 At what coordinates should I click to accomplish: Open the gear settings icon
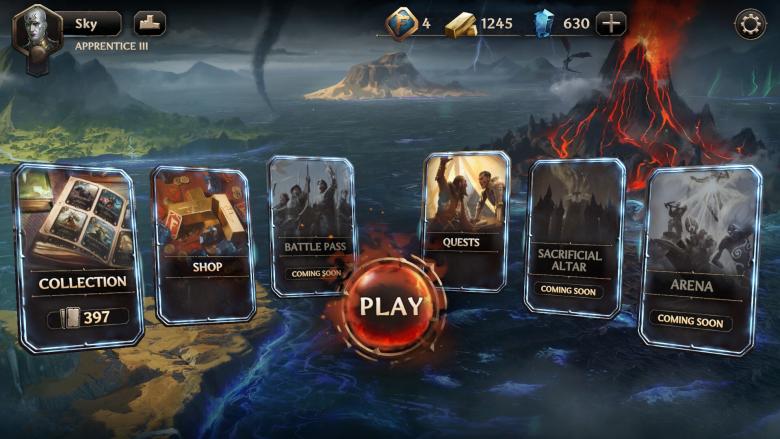click(749, 24)
